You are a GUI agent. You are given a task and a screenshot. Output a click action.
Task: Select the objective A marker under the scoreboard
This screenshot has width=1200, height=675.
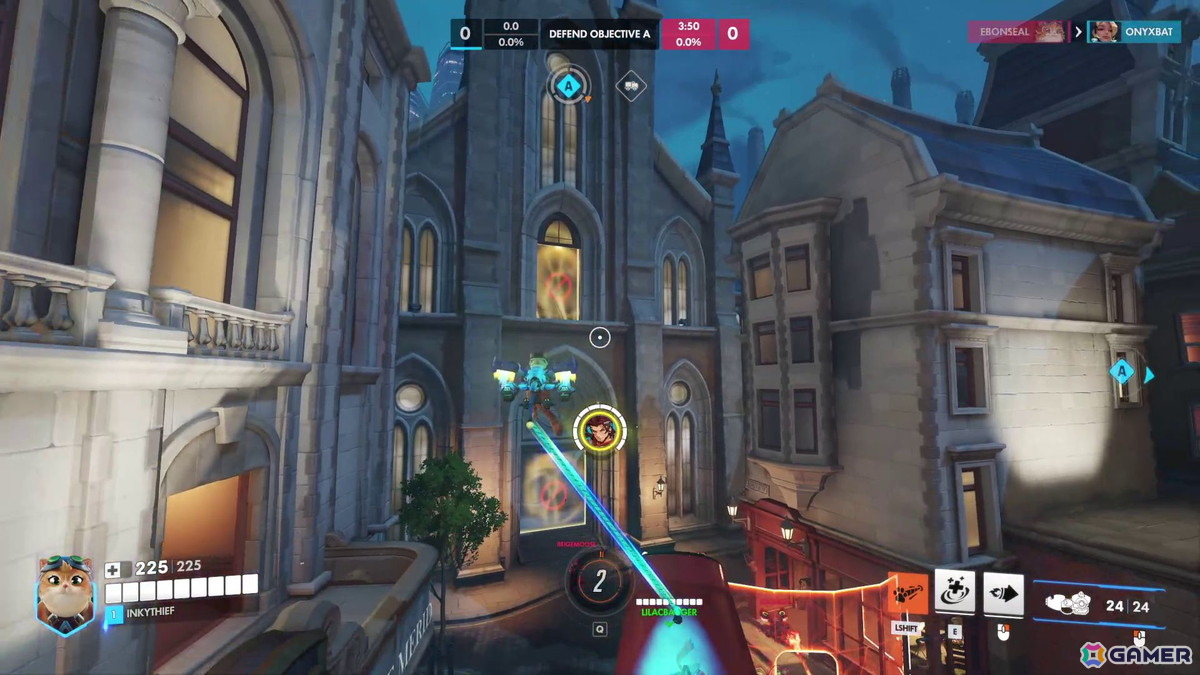tap(568, 85)
